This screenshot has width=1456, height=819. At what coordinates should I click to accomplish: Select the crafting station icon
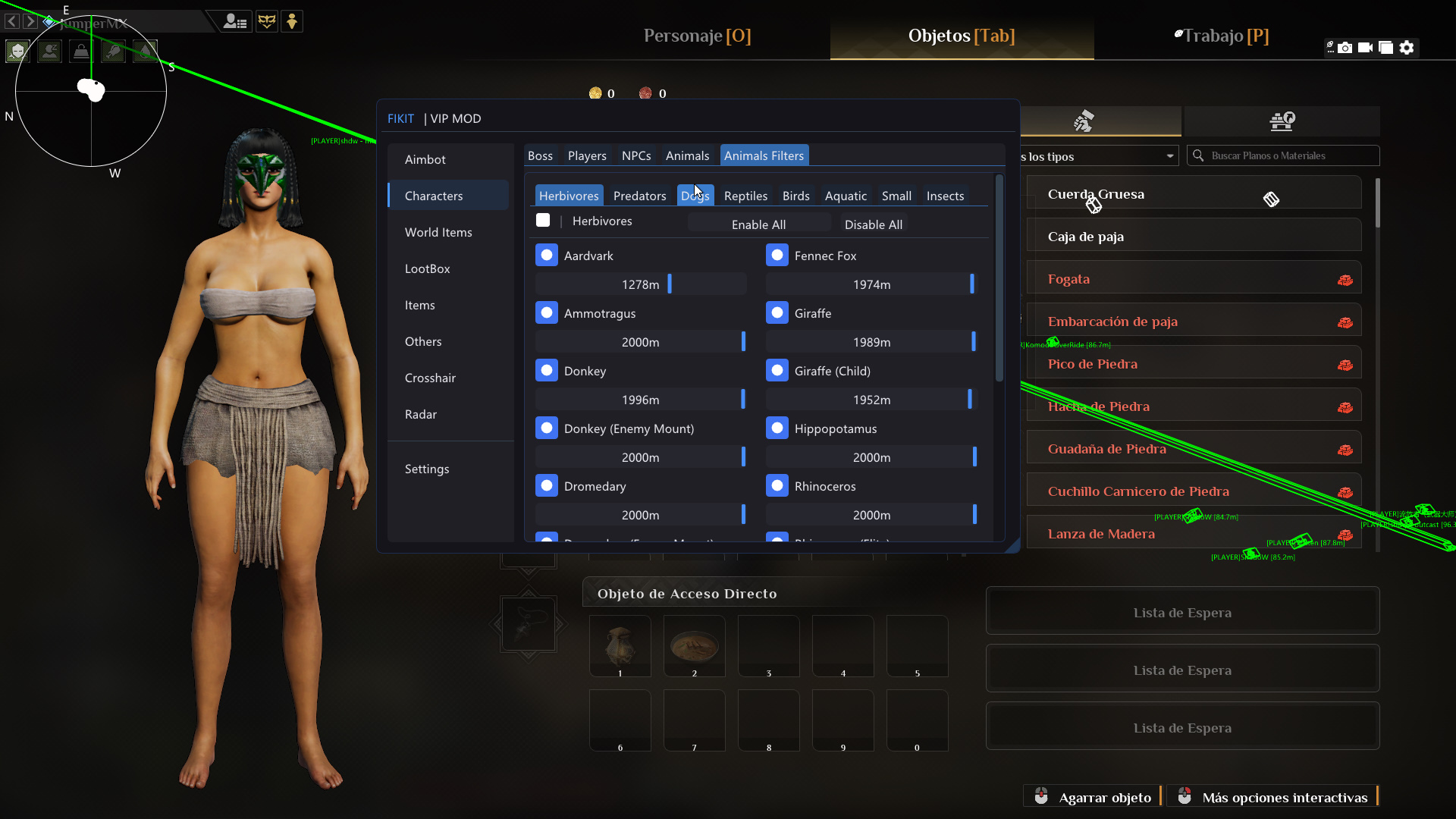tap(1283, 121)
